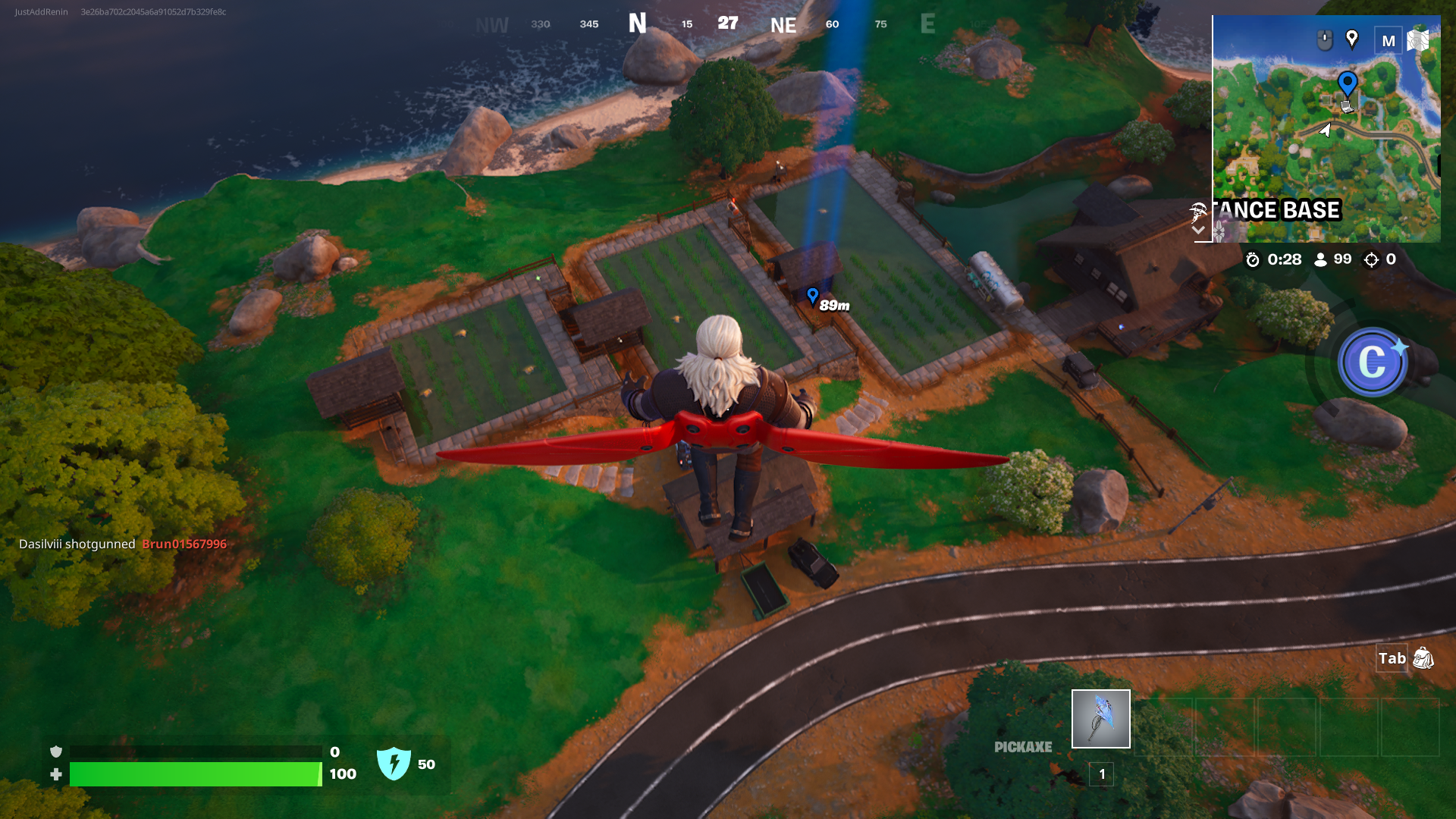Click the grey shield icon on the empty bar
The width and height of the screenshot is (1456, 819).
(56, 752)
